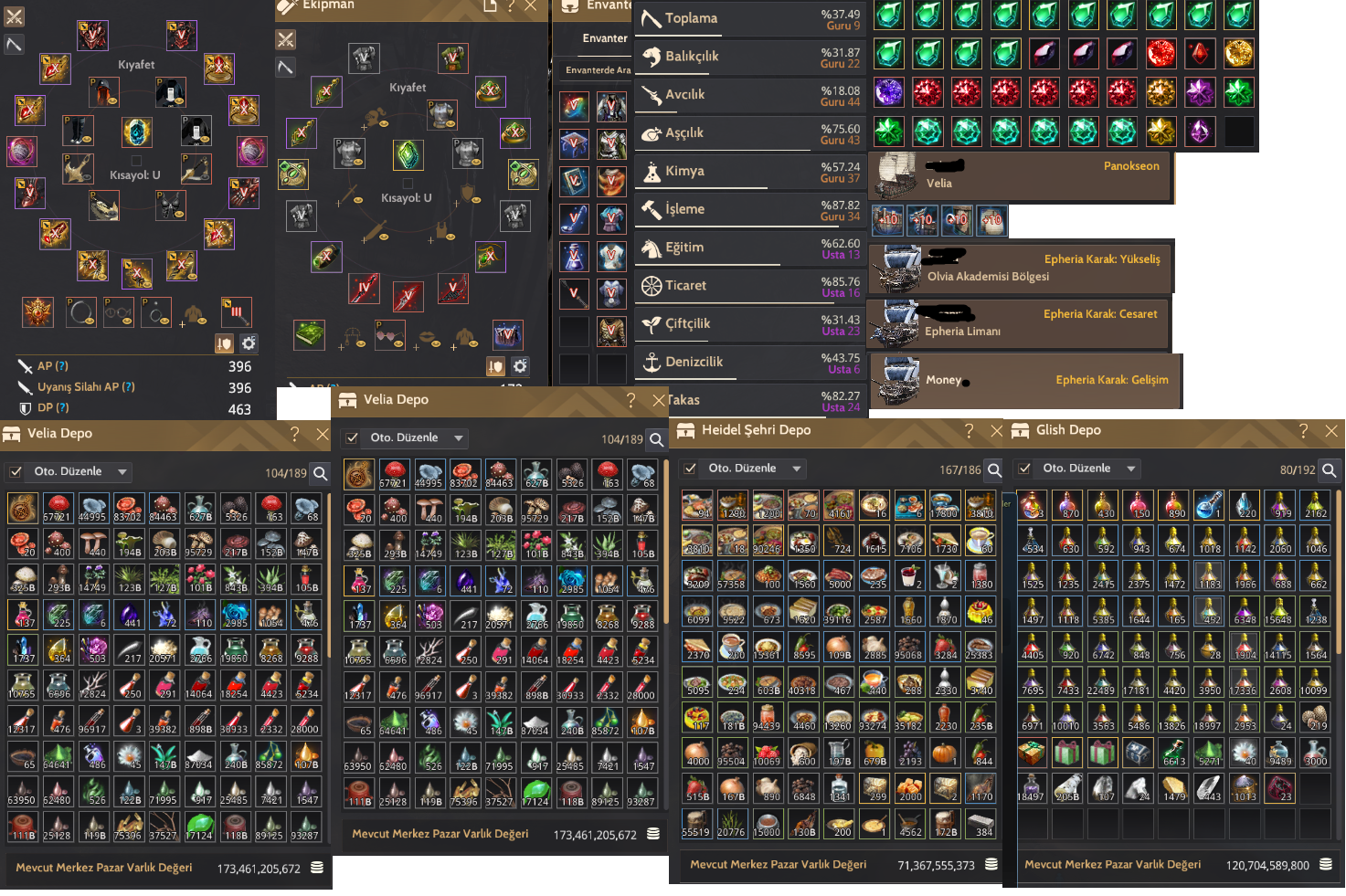Viewport: 1346px width, 896px height.
Task: Toggle Oto. Düzenle in Velia Depo
Action: click(x=353, y=437)
